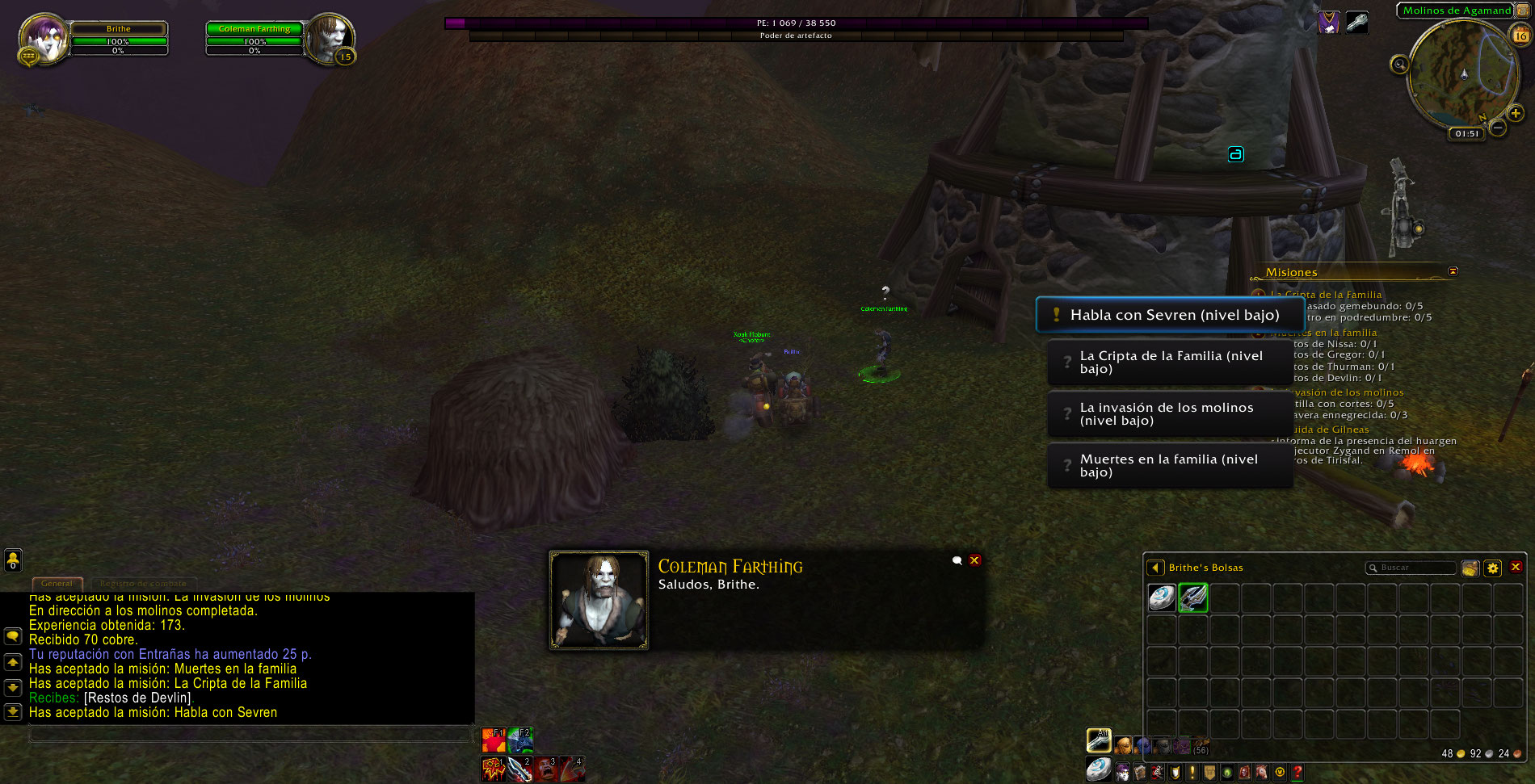This screenshot has width=1535, height=784.
Task: Open the calendar showing day 16
Action: click(x=1520, y=36)
